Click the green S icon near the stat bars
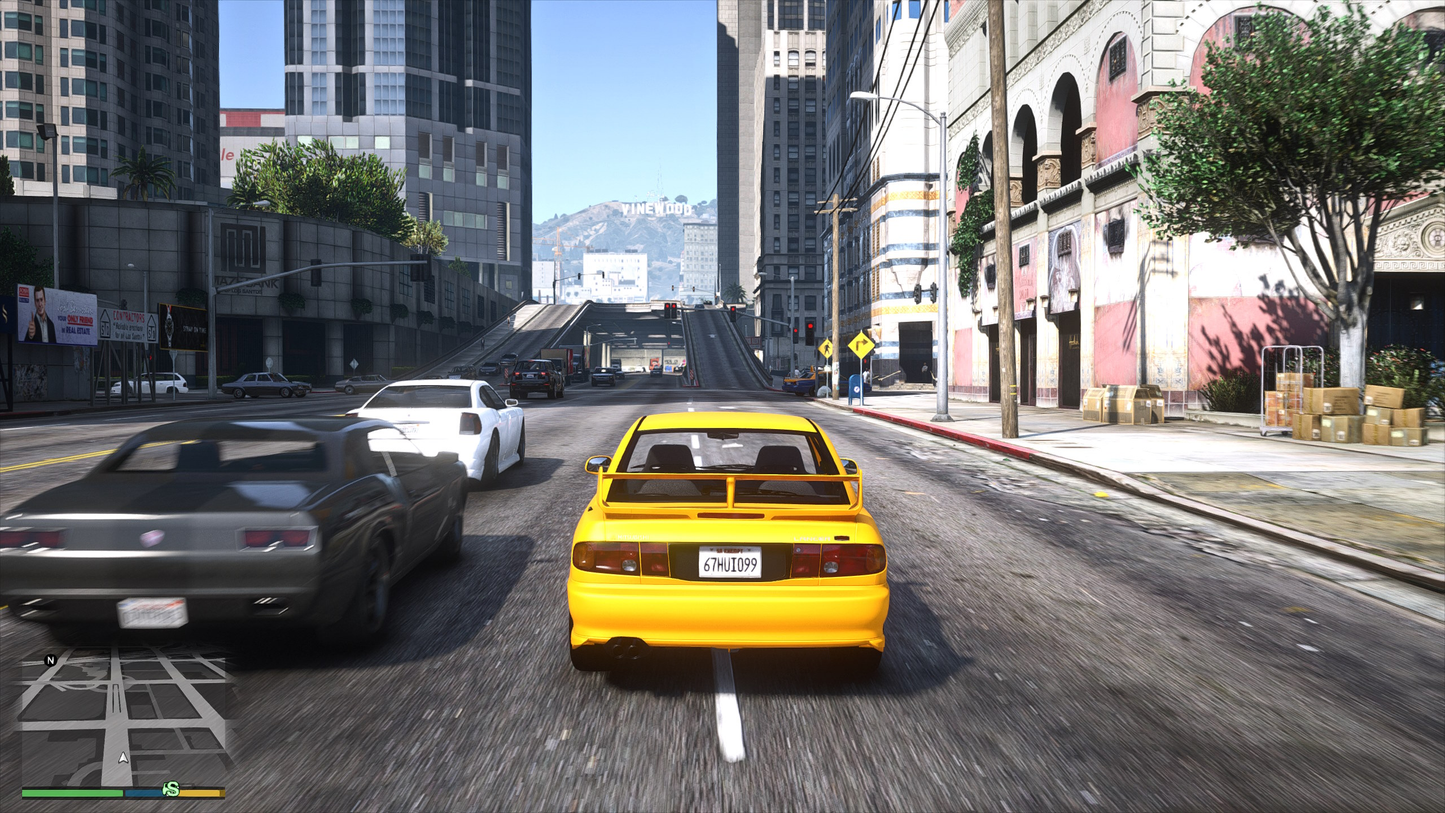Screen dimensions: 1445x813 (171, 788)
